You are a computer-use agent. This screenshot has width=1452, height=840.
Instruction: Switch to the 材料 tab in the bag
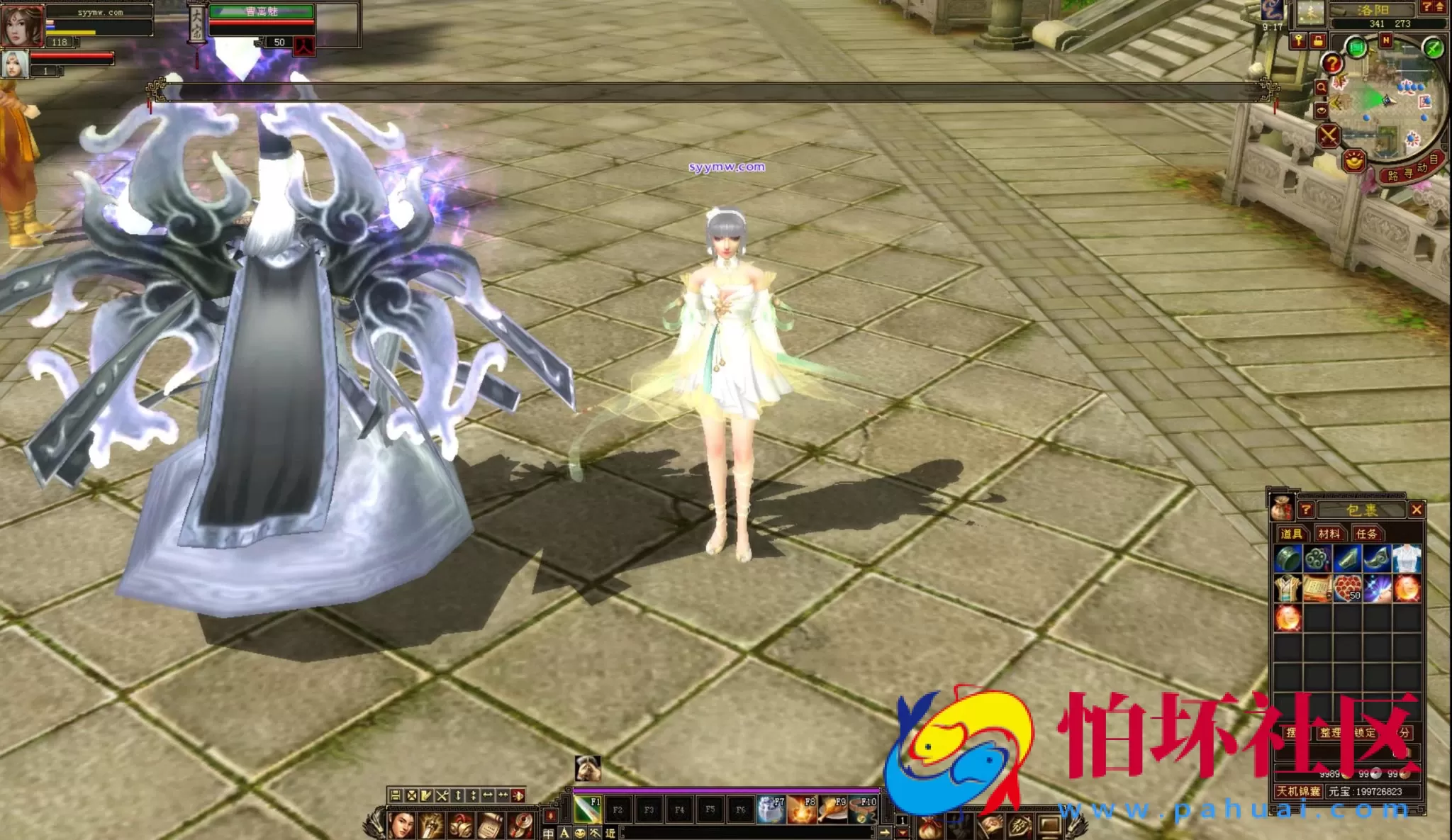[x=1329, y=534]
